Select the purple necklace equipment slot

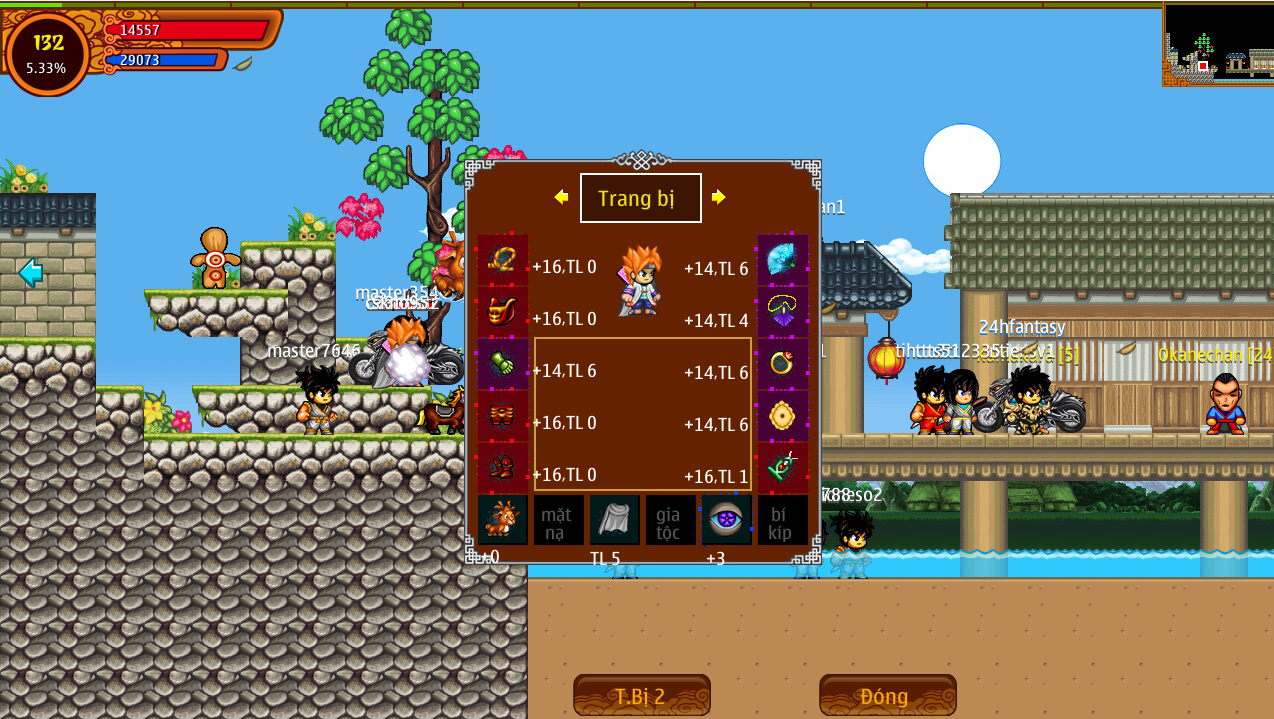[782, 313]
